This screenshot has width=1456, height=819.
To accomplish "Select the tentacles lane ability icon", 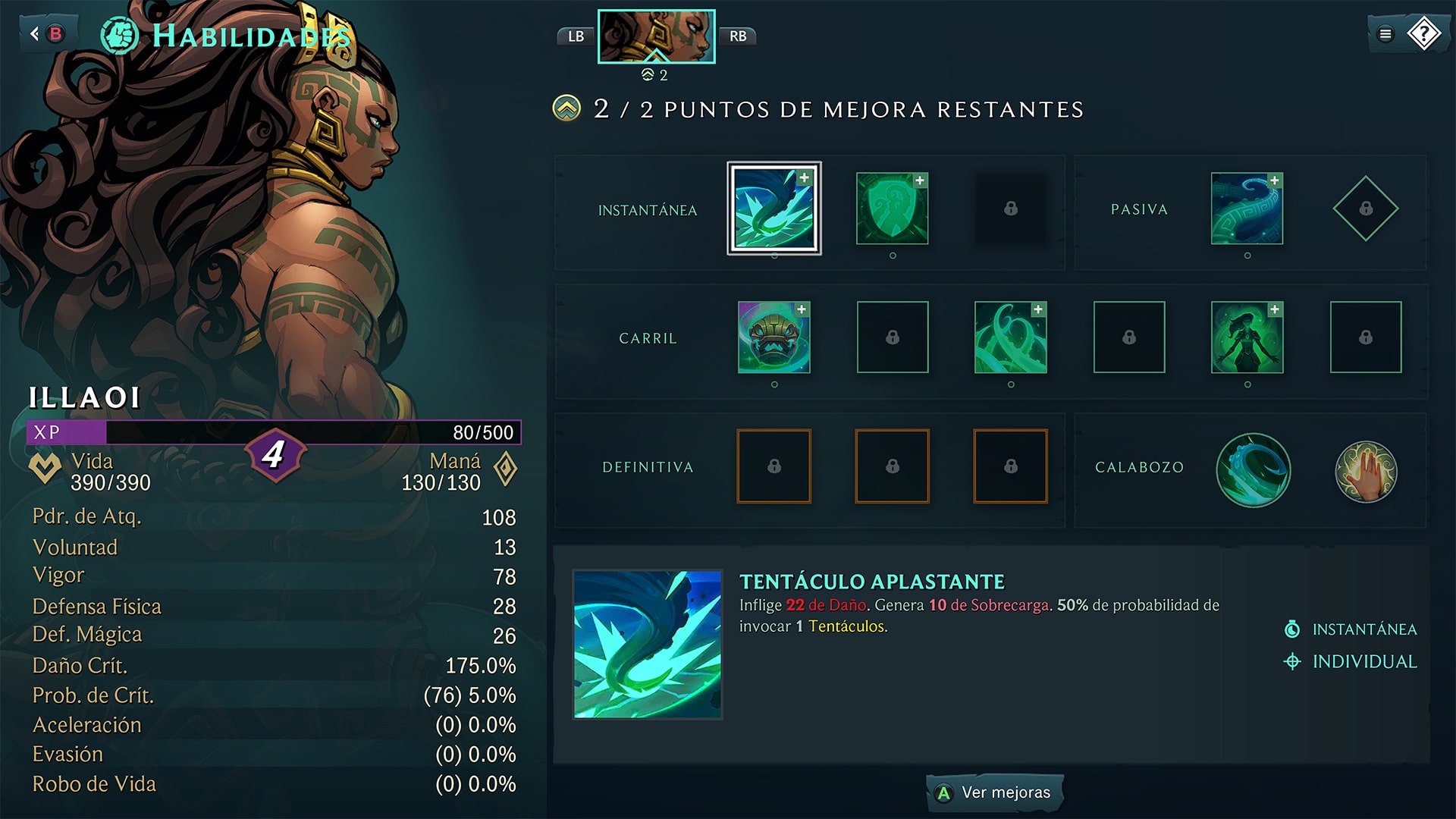I will pyautogui.click(x=1010, y=338).
